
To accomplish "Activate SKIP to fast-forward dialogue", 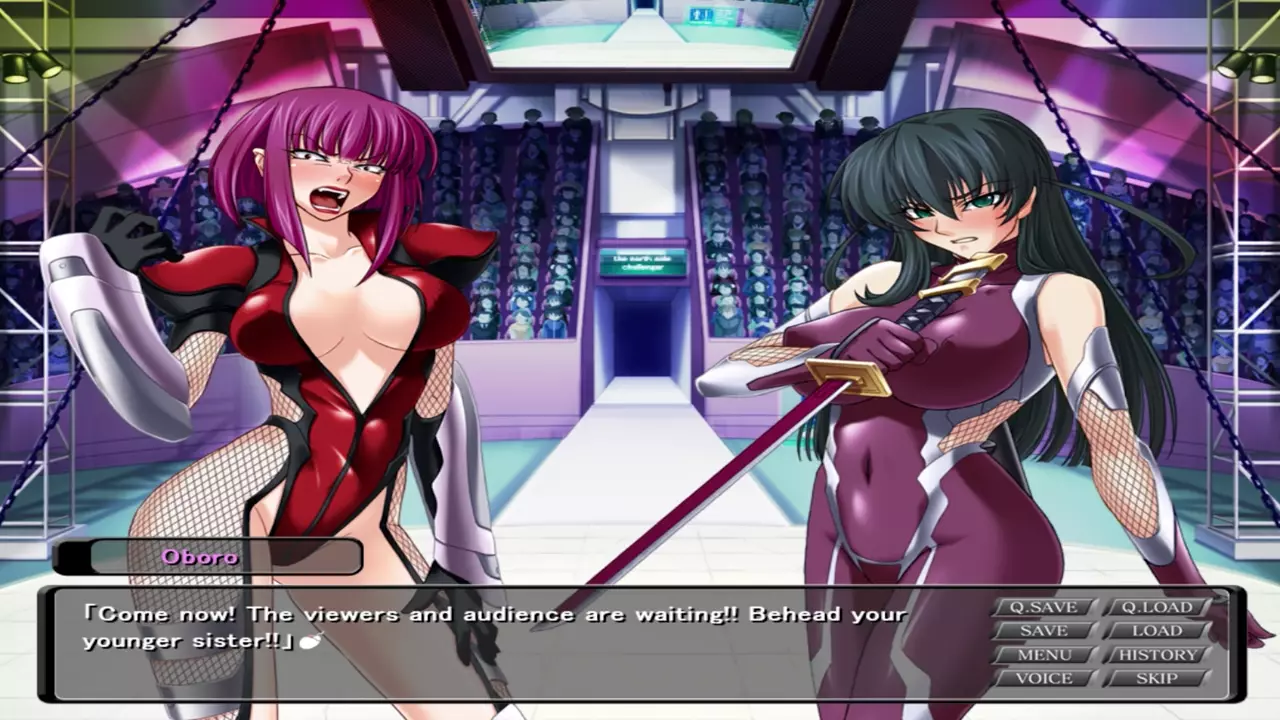I will 1157,678.
